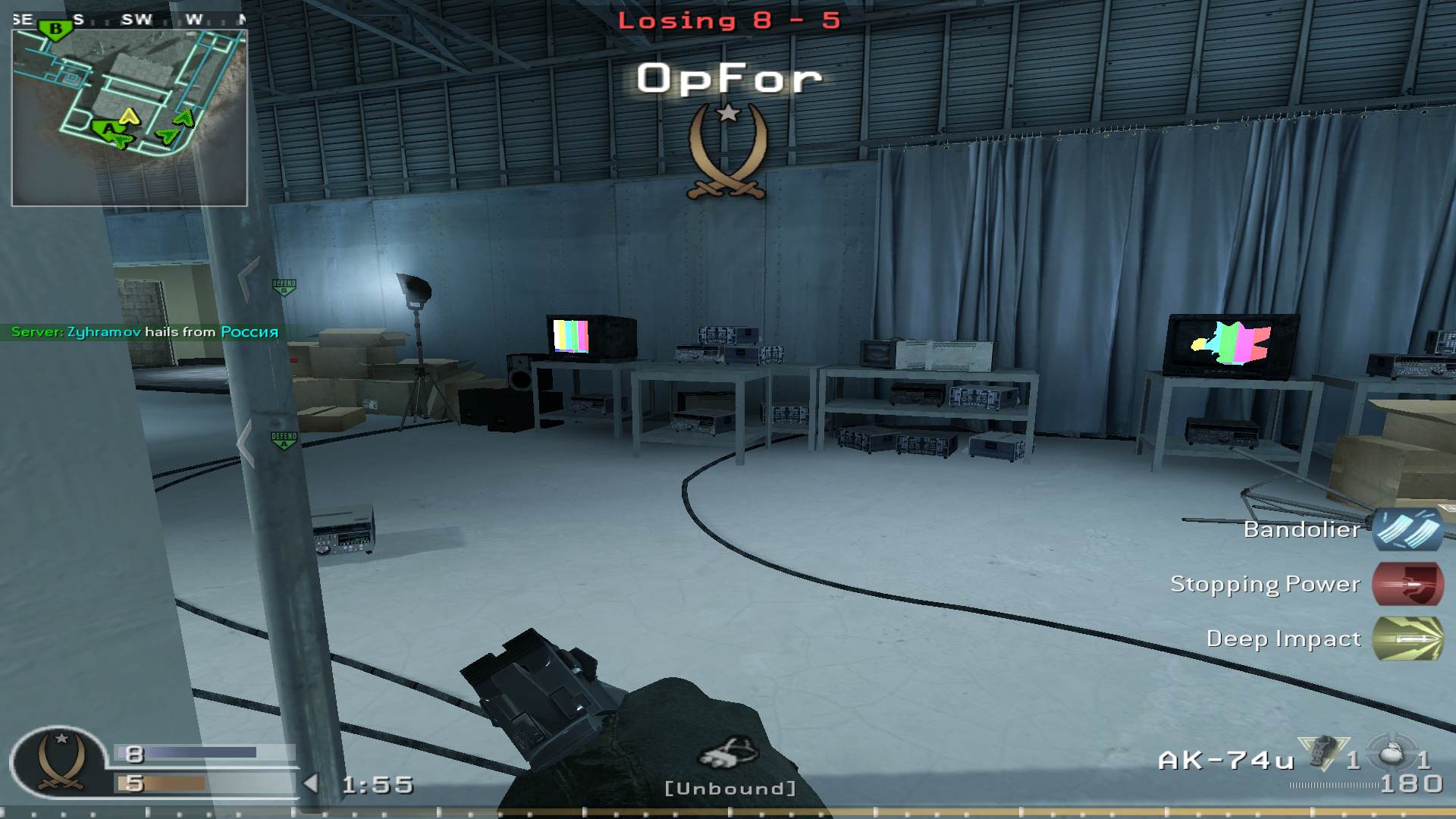The width and height of the screenshot is (1456, 819).
Task: Click the Losing 8 - 5 score header
Action: 728,20
